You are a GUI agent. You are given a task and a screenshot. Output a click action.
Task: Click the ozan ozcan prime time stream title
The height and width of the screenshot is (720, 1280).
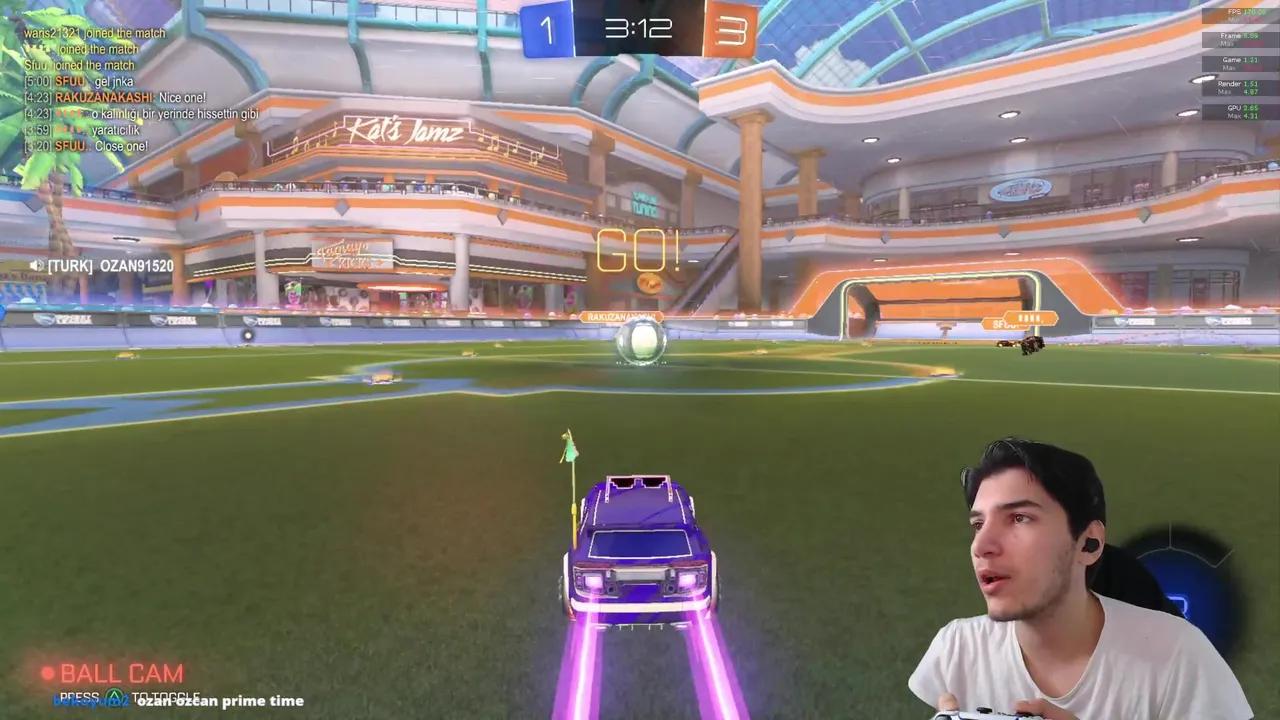click(218, 701)
